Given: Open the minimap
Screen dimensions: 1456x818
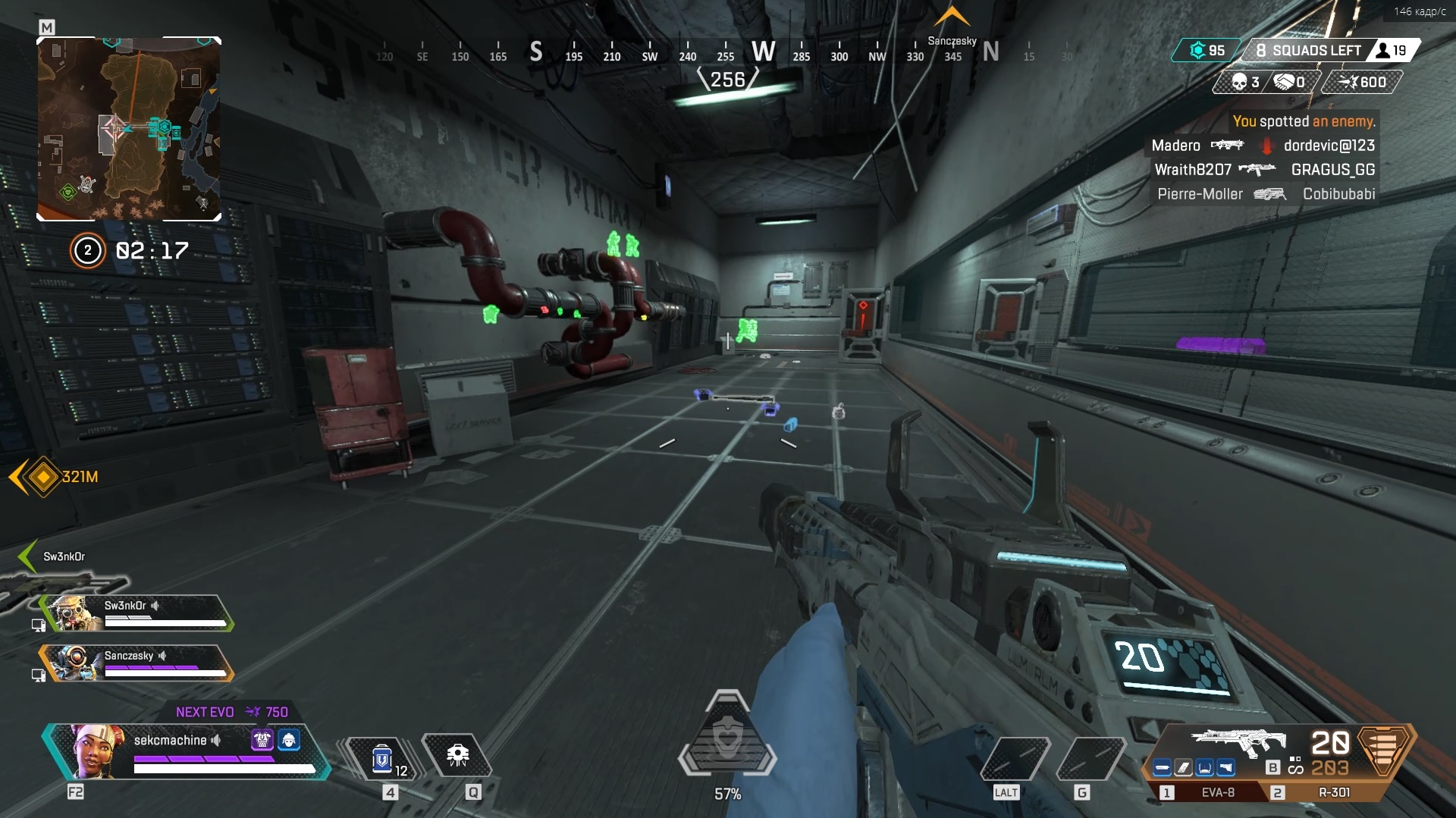Looking at the screenshot, I should pyautogui.click(x=129, y=129).
